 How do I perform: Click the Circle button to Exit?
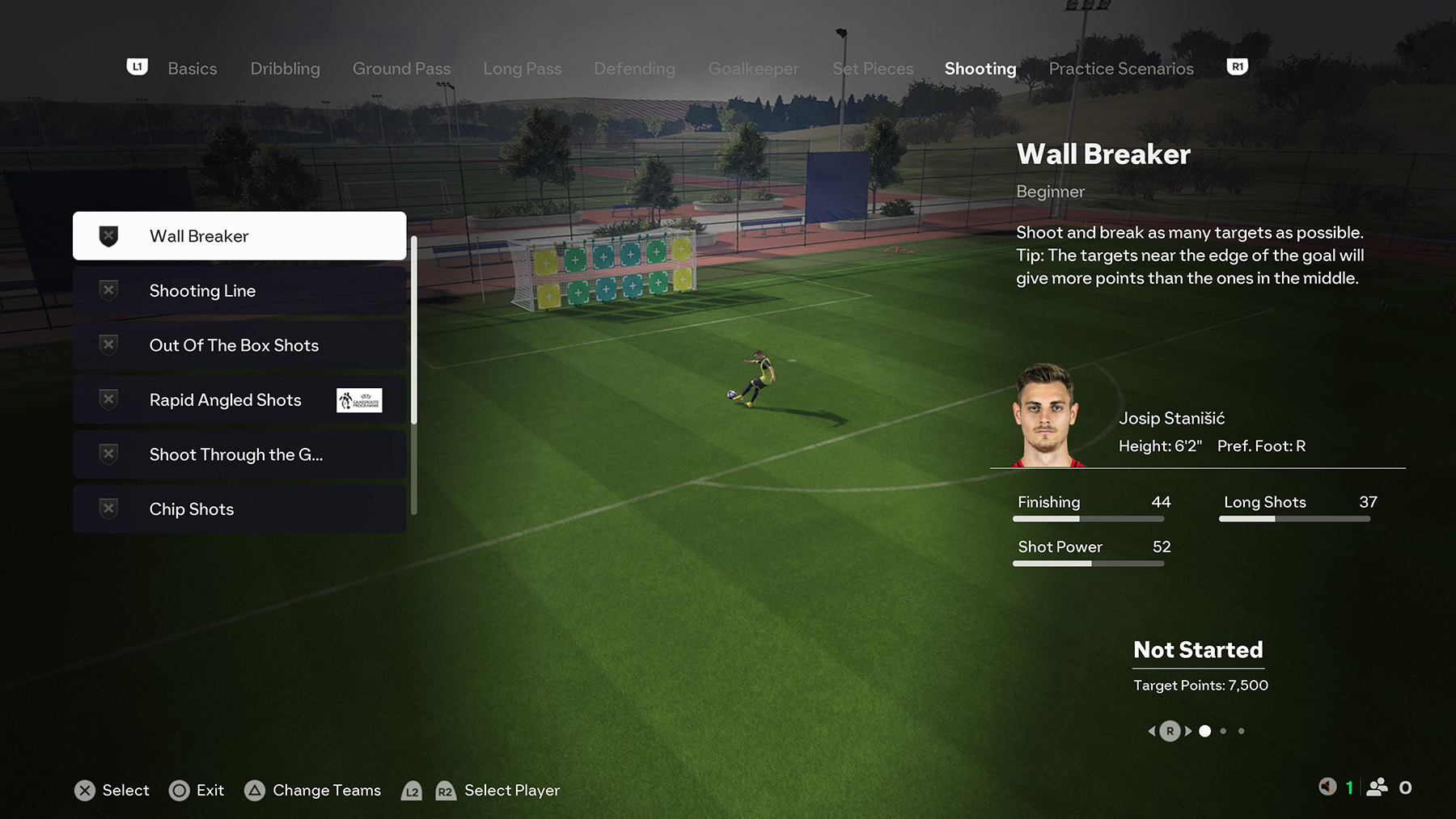click(177, 790)
